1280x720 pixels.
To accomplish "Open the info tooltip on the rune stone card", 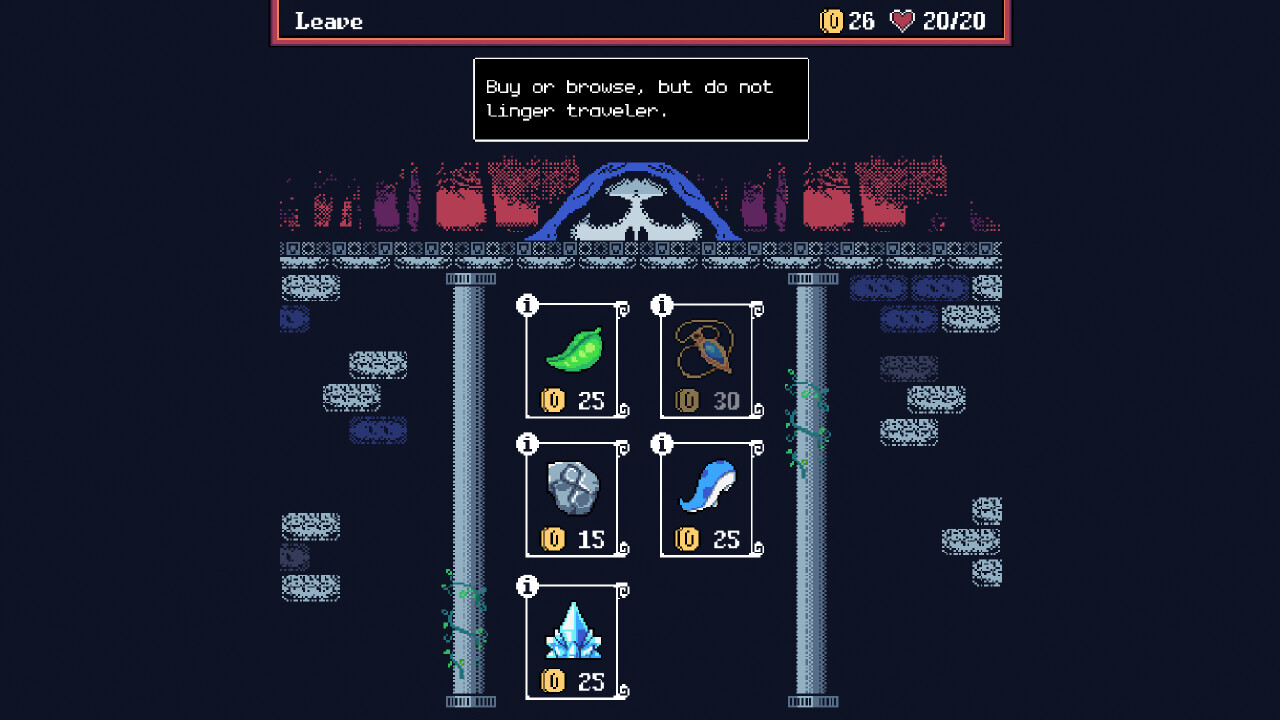I will click(x=525, y=443).
